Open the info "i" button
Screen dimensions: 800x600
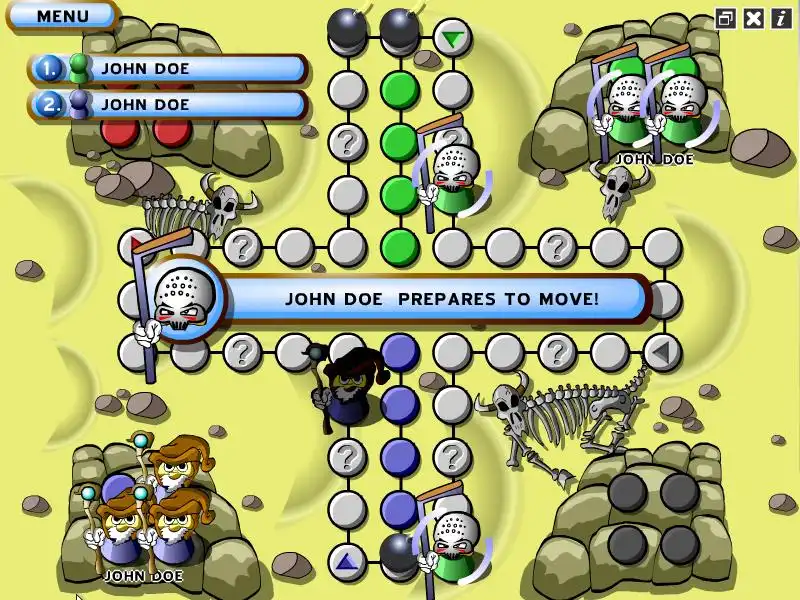coord(780,17)
